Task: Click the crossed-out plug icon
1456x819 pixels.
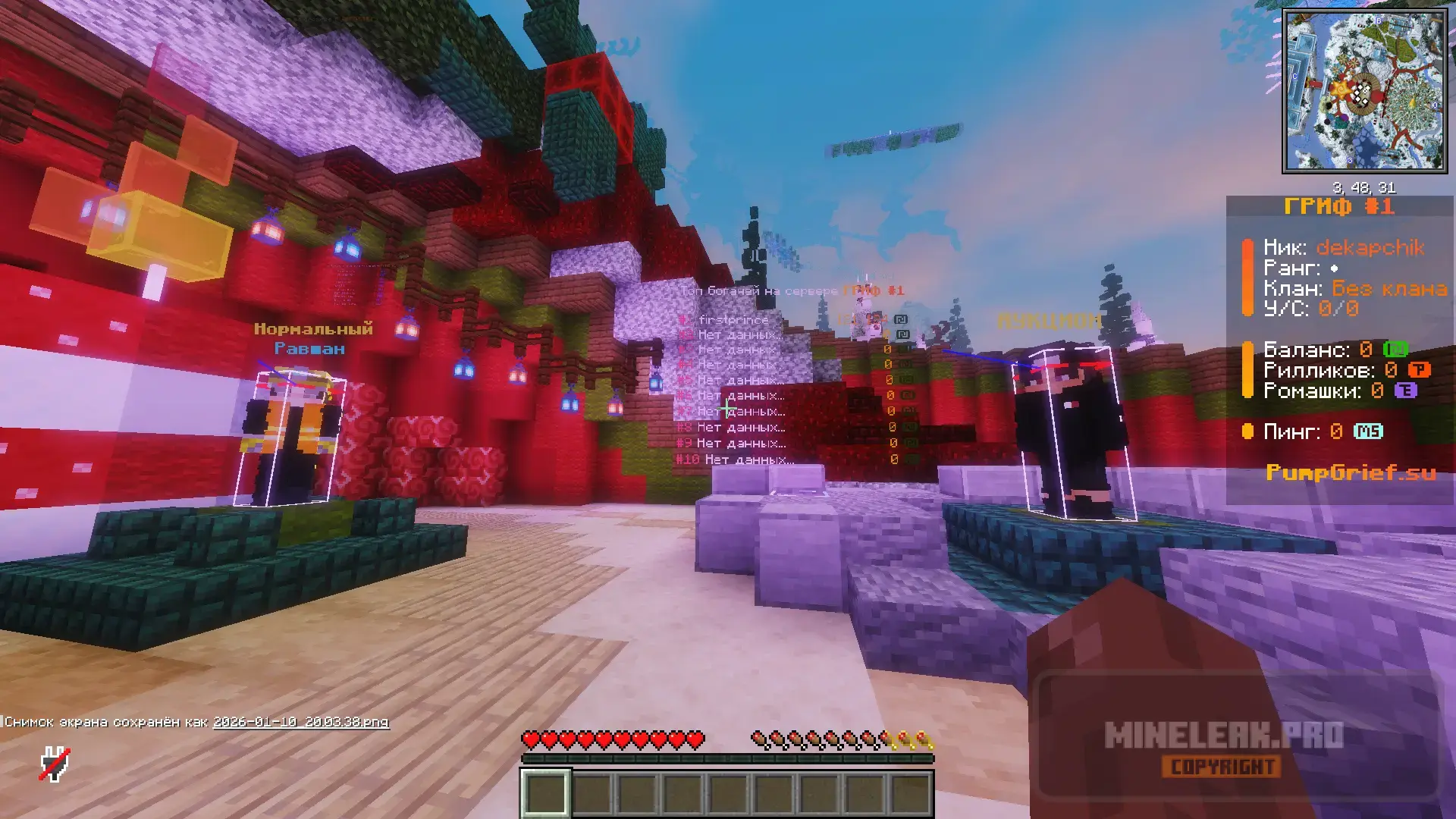Action: click(x=55, y=764)
